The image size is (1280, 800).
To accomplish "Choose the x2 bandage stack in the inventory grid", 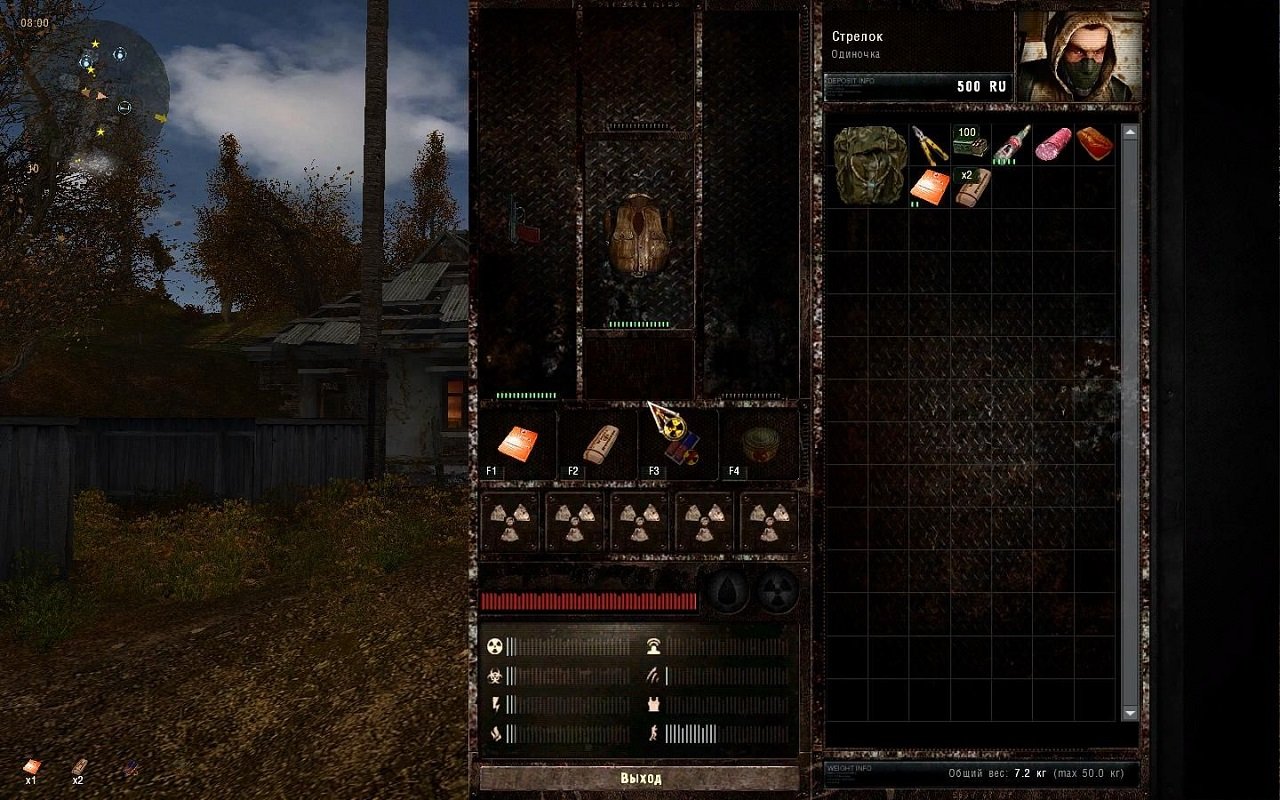I will (x=970, y=187).
